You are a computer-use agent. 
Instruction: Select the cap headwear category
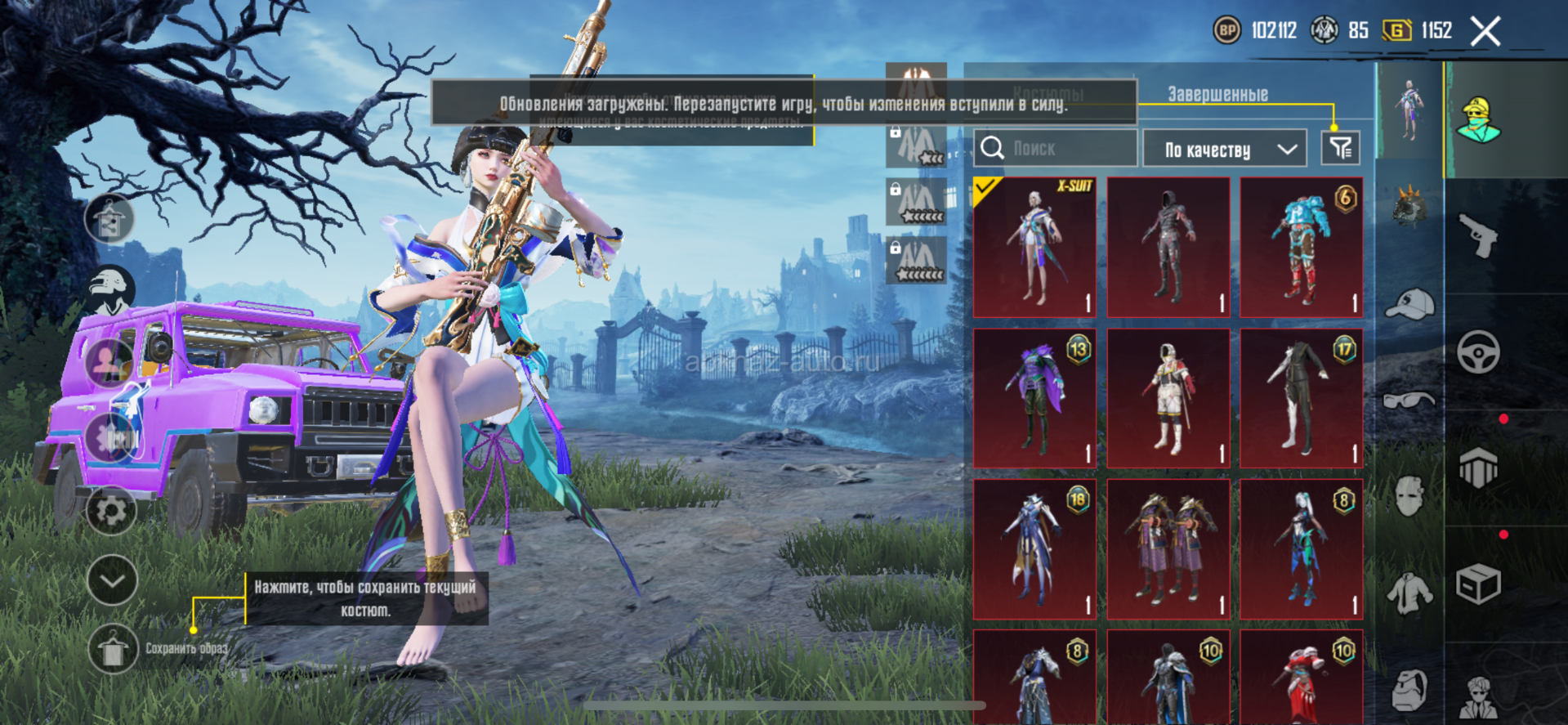(1410, 304)
